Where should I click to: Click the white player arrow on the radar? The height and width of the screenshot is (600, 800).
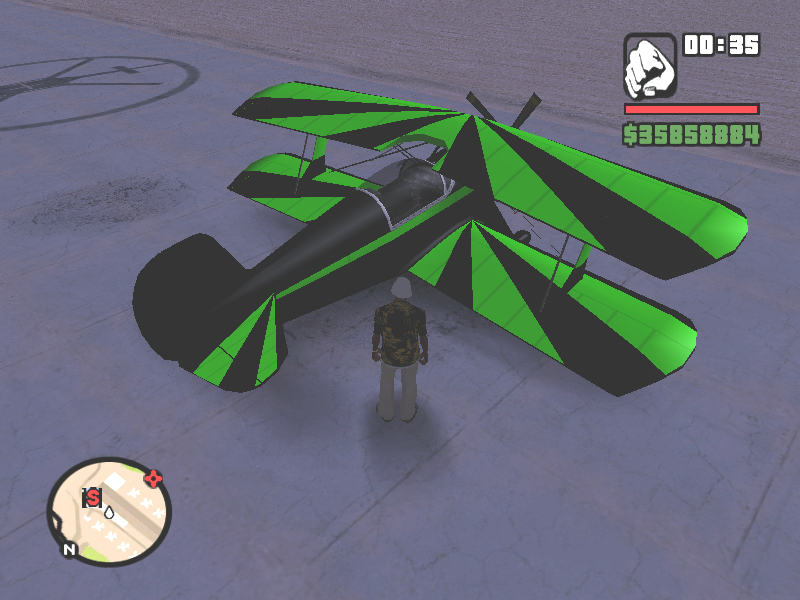pyautogui.click(x=109, y=513)
